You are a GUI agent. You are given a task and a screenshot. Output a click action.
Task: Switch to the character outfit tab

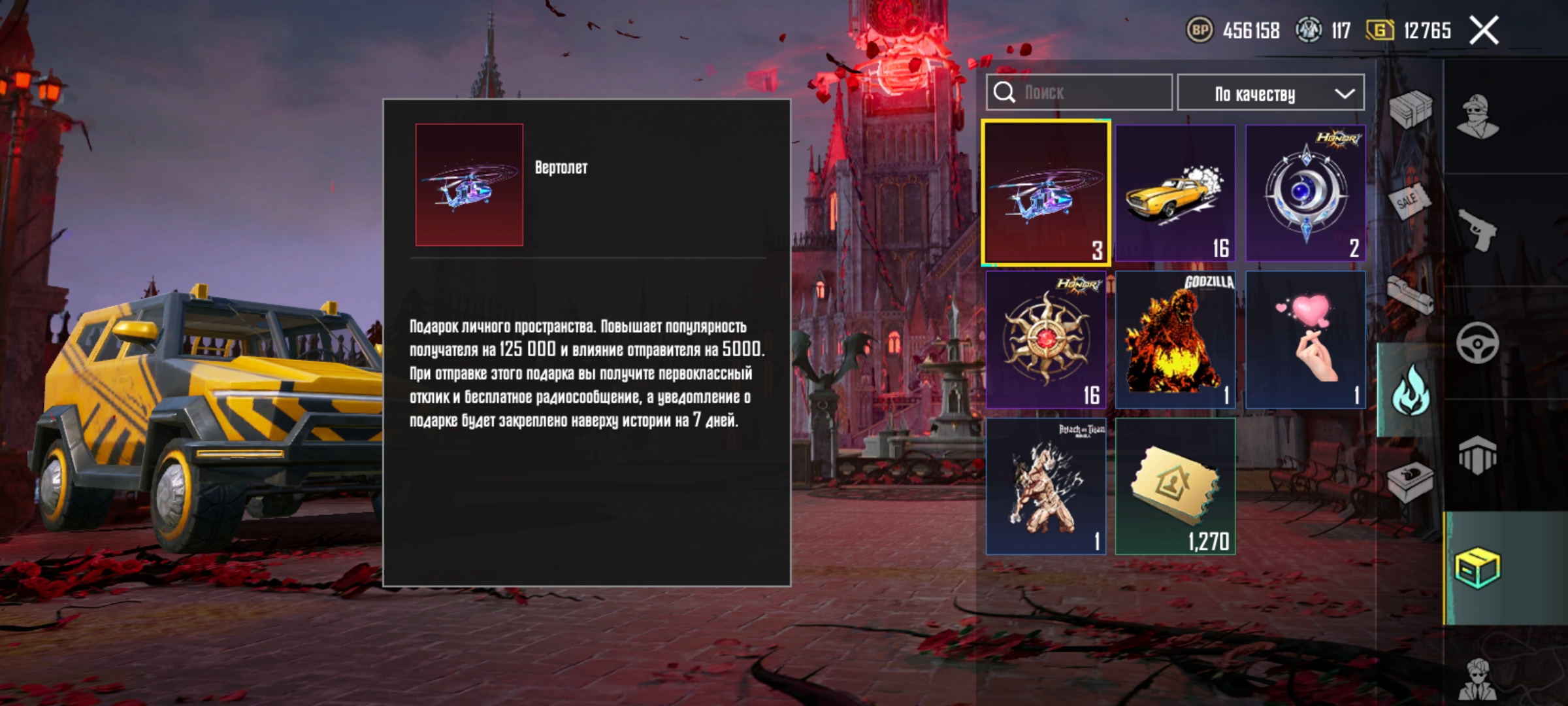[1478, 118]
